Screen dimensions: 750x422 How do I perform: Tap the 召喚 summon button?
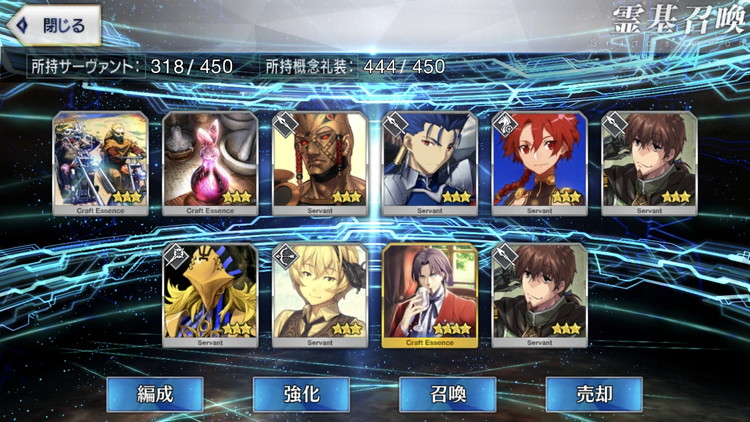(447, 394)
